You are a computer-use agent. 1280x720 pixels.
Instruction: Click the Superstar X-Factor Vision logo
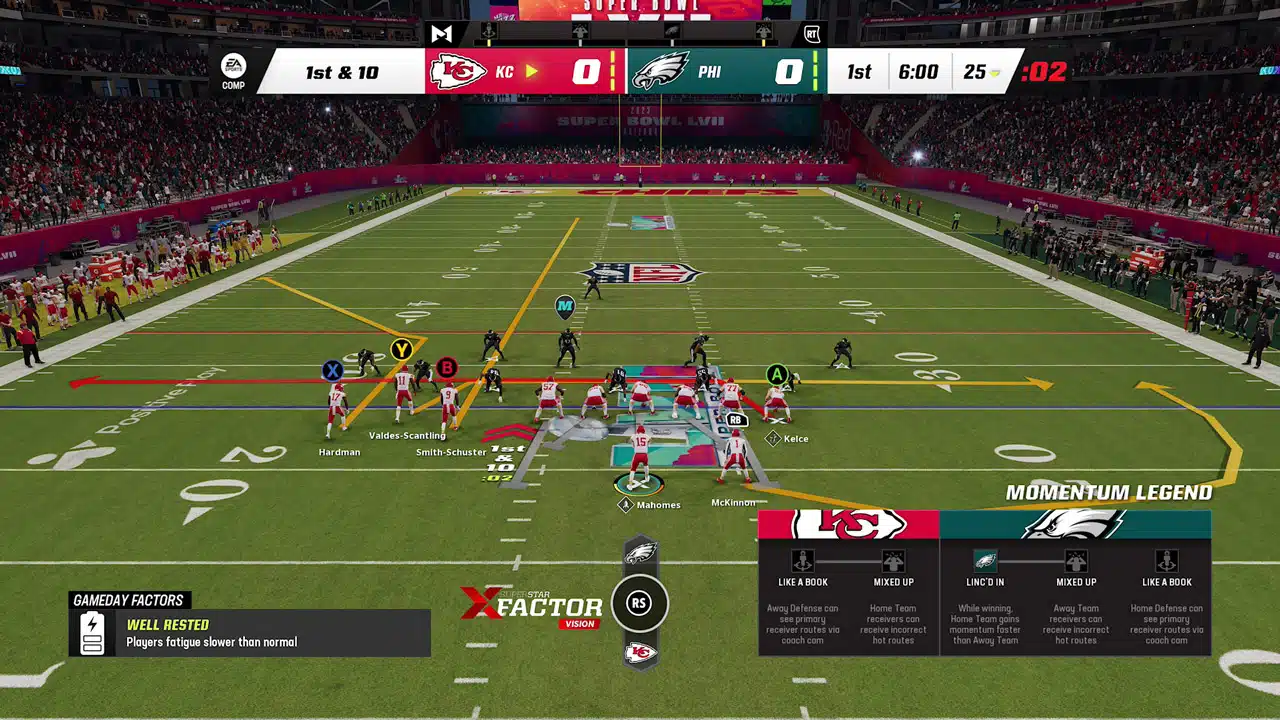tap(532, 606)
